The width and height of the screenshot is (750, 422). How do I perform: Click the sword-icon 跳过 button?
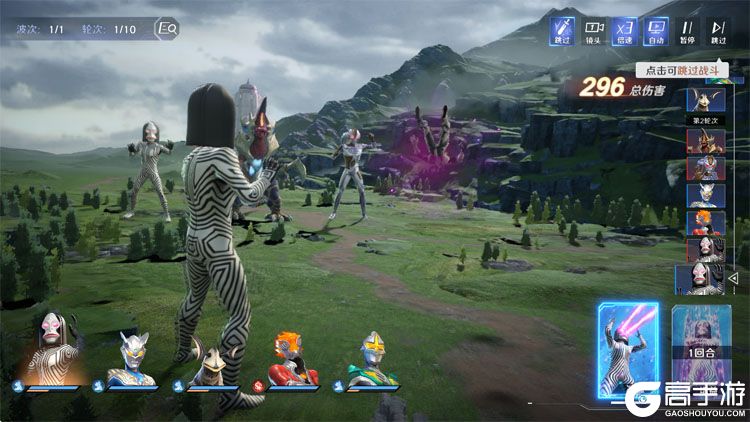coord(562,32)
